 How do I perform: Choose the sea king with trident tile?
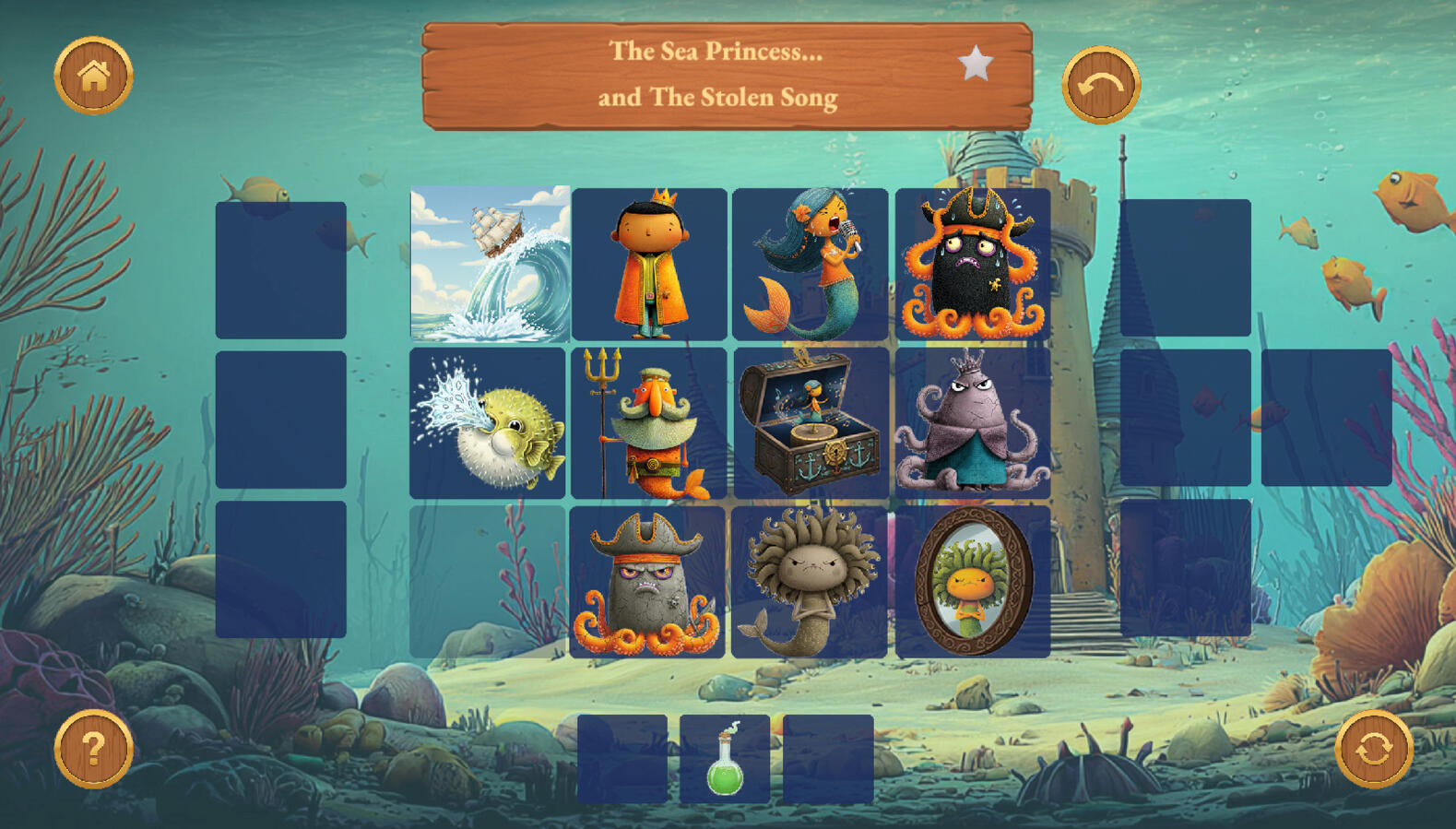pos(648,423)
